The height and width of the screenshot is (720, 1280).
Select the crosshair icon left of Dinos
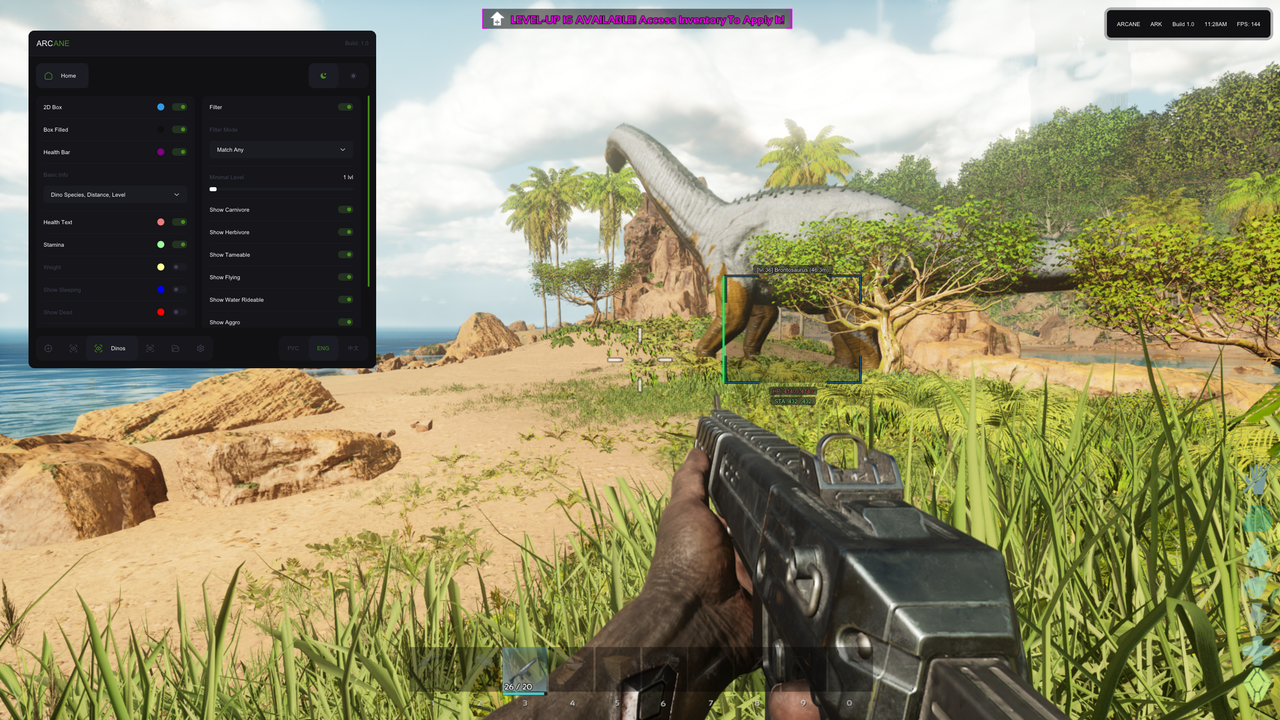(x=73, y=348)
